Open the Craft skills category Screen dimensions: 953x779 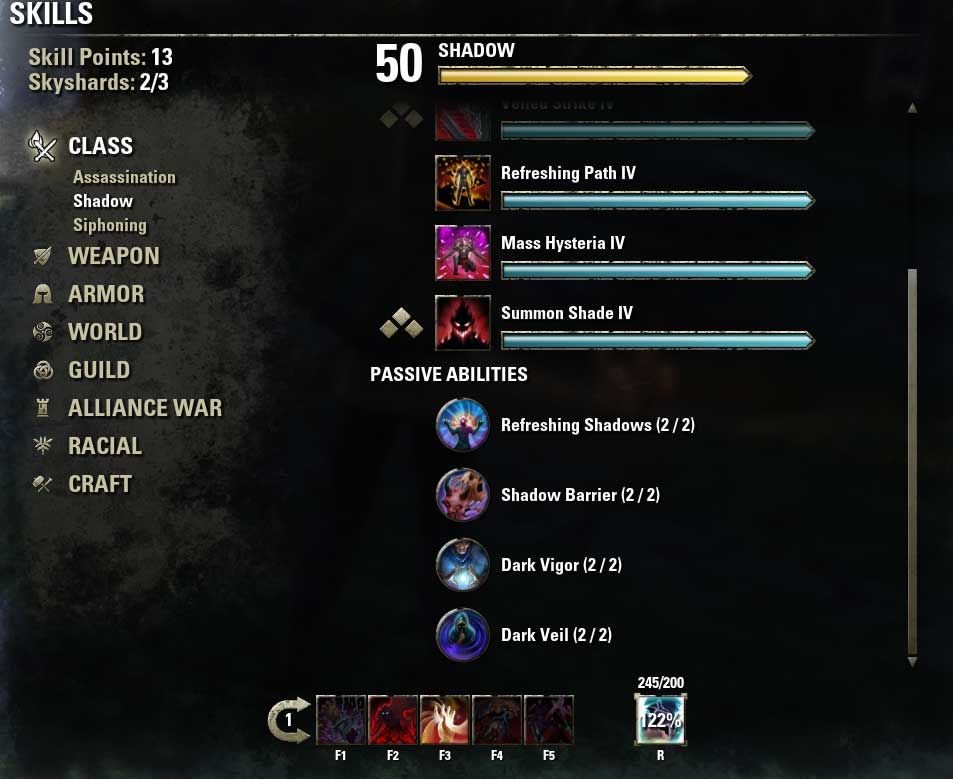coord(100,484)
